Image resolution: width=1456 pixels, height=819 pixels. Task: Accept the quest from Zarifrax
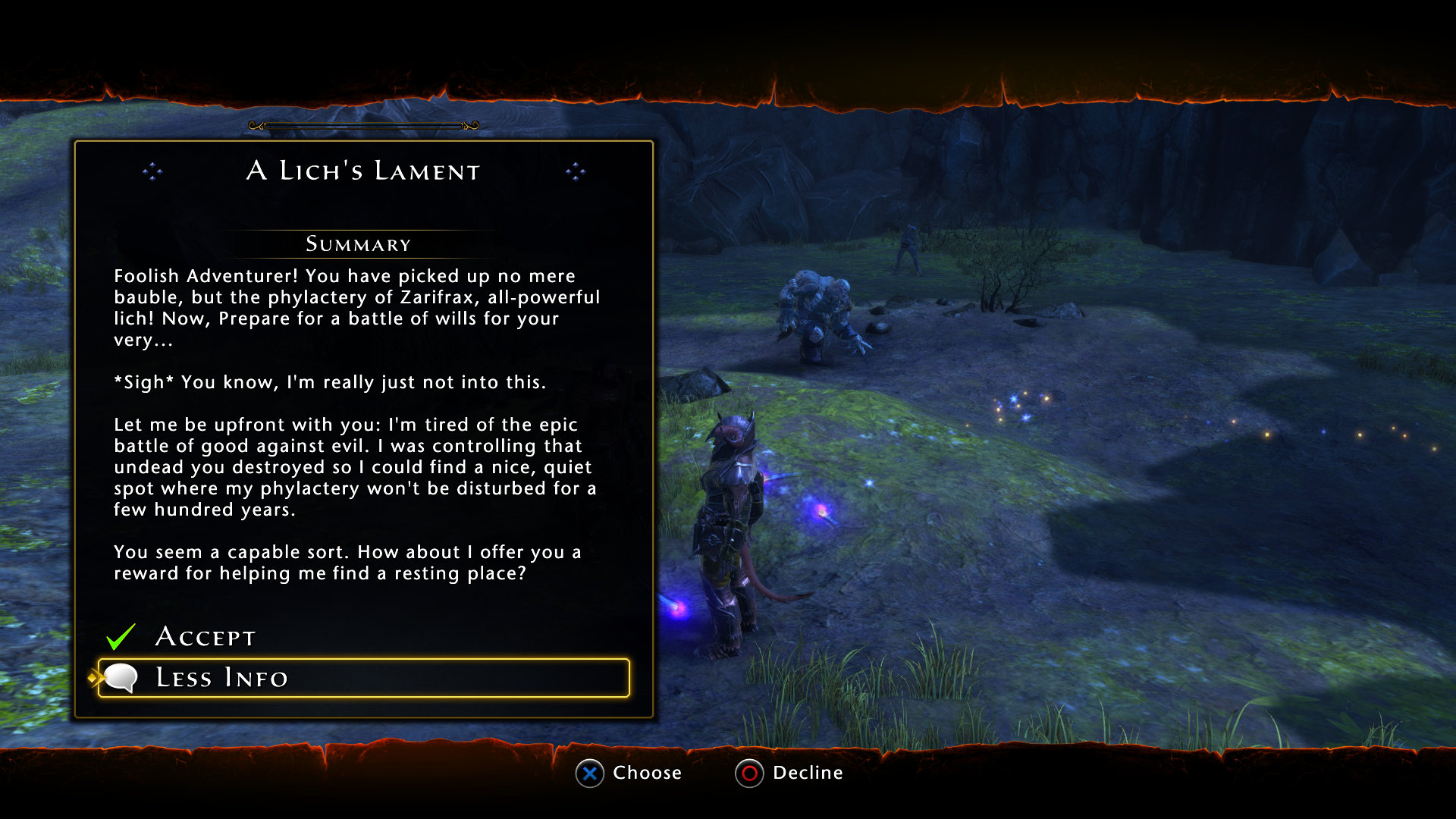point(205,637)
